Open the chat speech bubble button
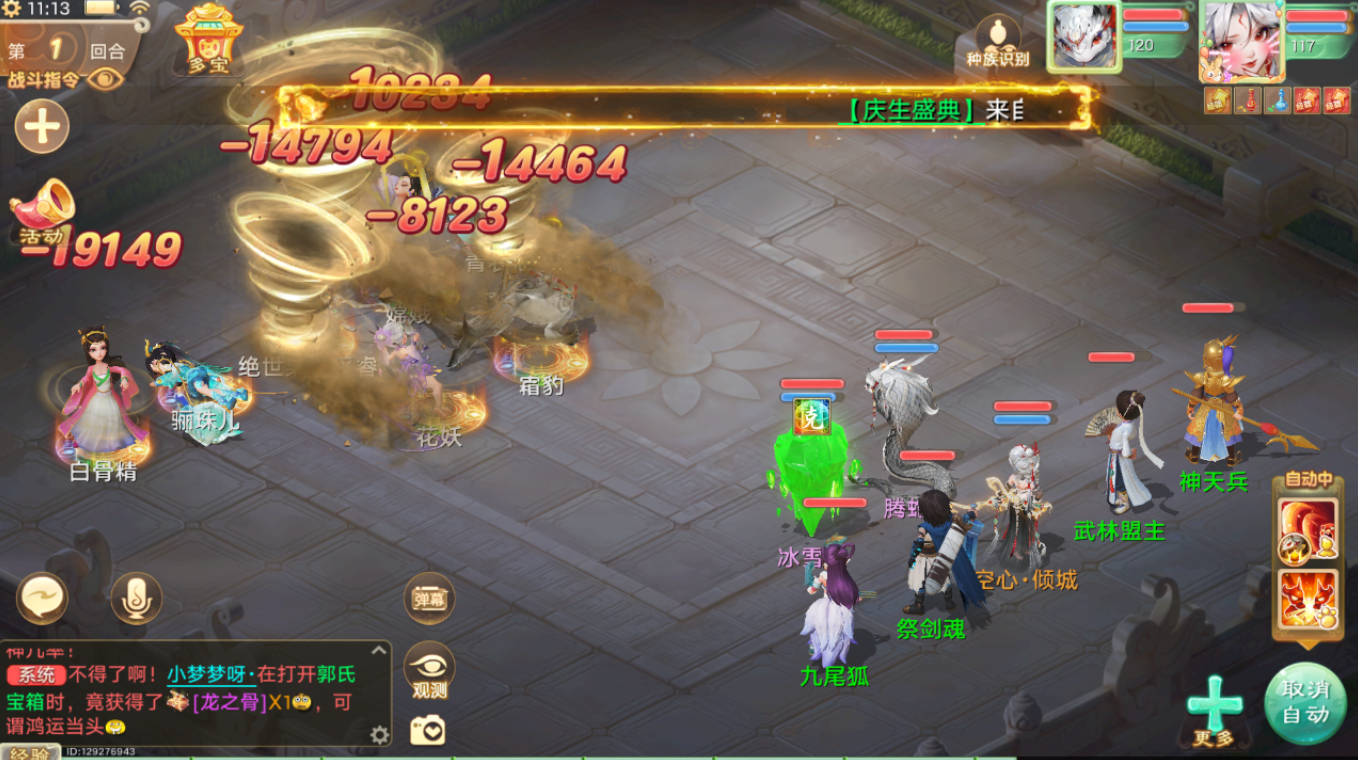 pyautogui.click(x=42, y=598)
